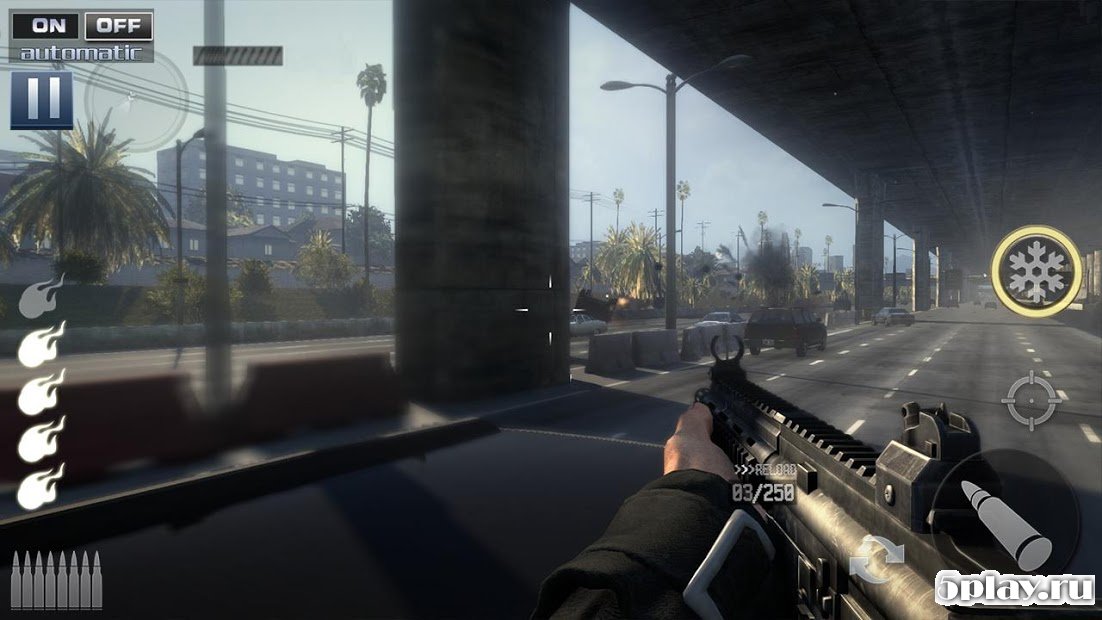1102x620 pixels.
Task: Switch automatic fire OFF
Action: (x=119, y=26)
